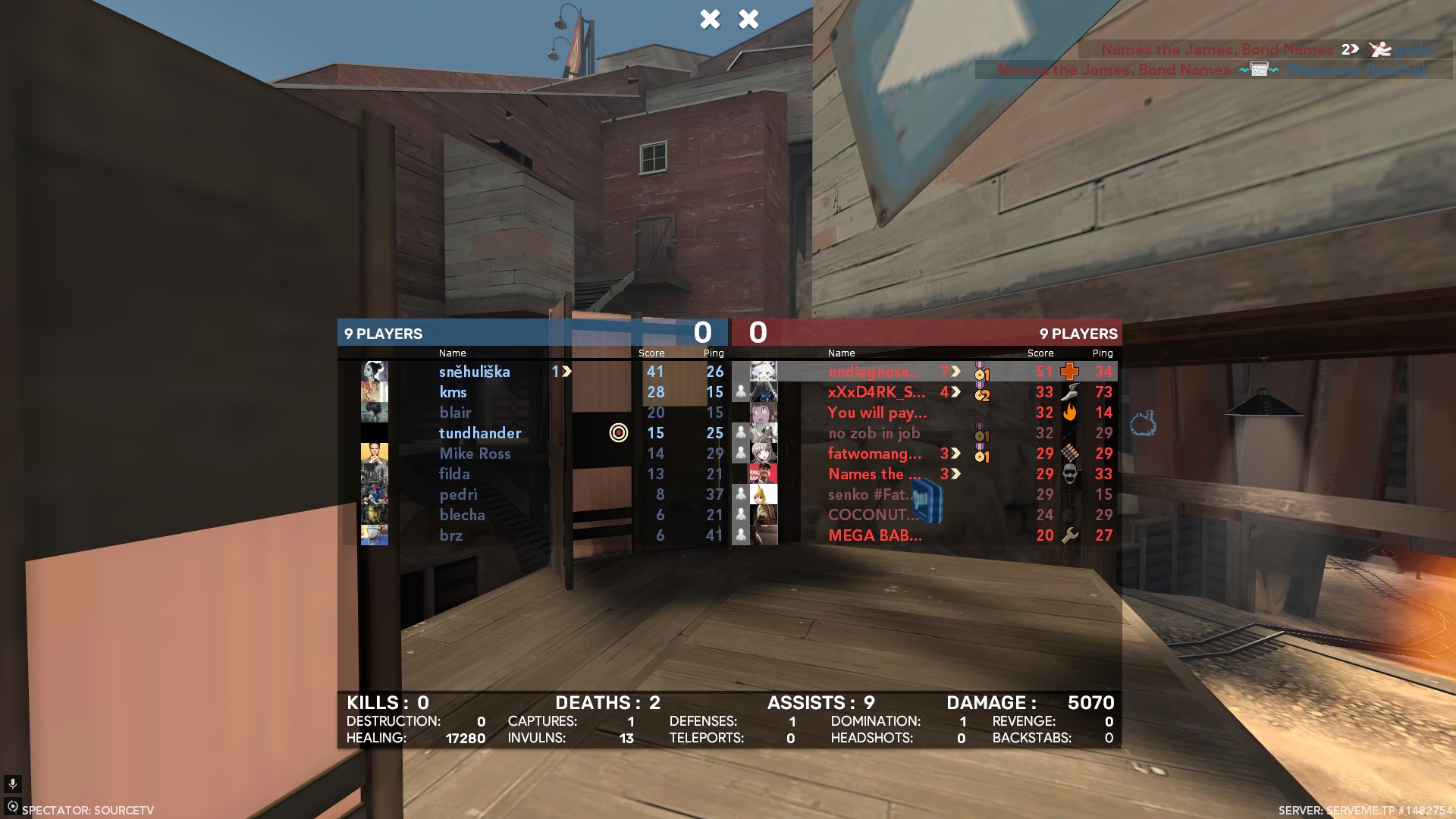This screenshot has height=819, width=1456.
Task: Choose player blecha from the scoreboard
Action: (462, 515)
